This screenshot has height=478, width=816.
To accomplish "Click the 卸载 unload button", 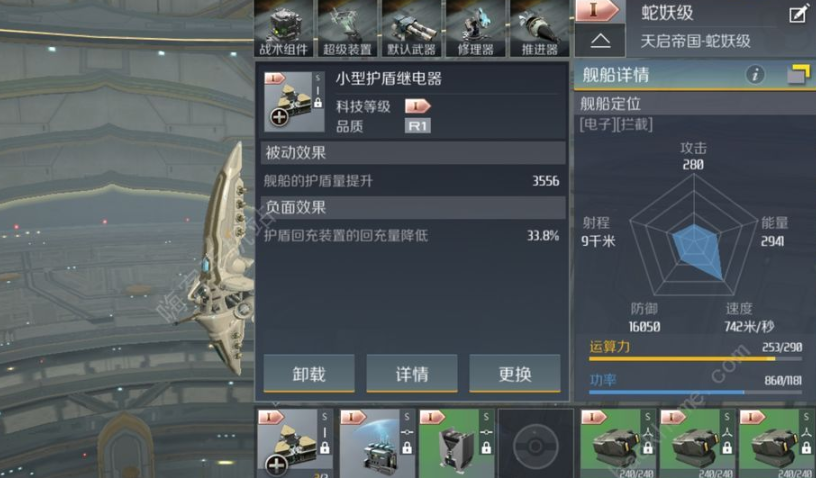I will pos(308,373).
